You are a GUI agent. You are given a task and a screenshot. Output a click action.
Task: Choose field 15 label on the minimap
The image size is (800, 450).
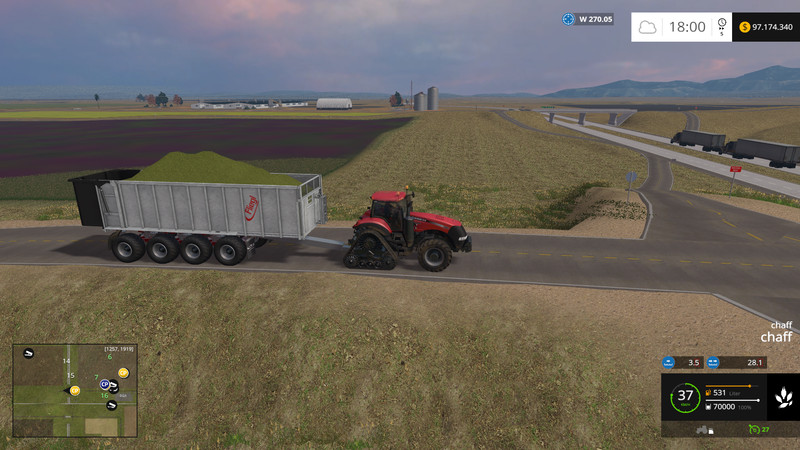click(70, 376)
